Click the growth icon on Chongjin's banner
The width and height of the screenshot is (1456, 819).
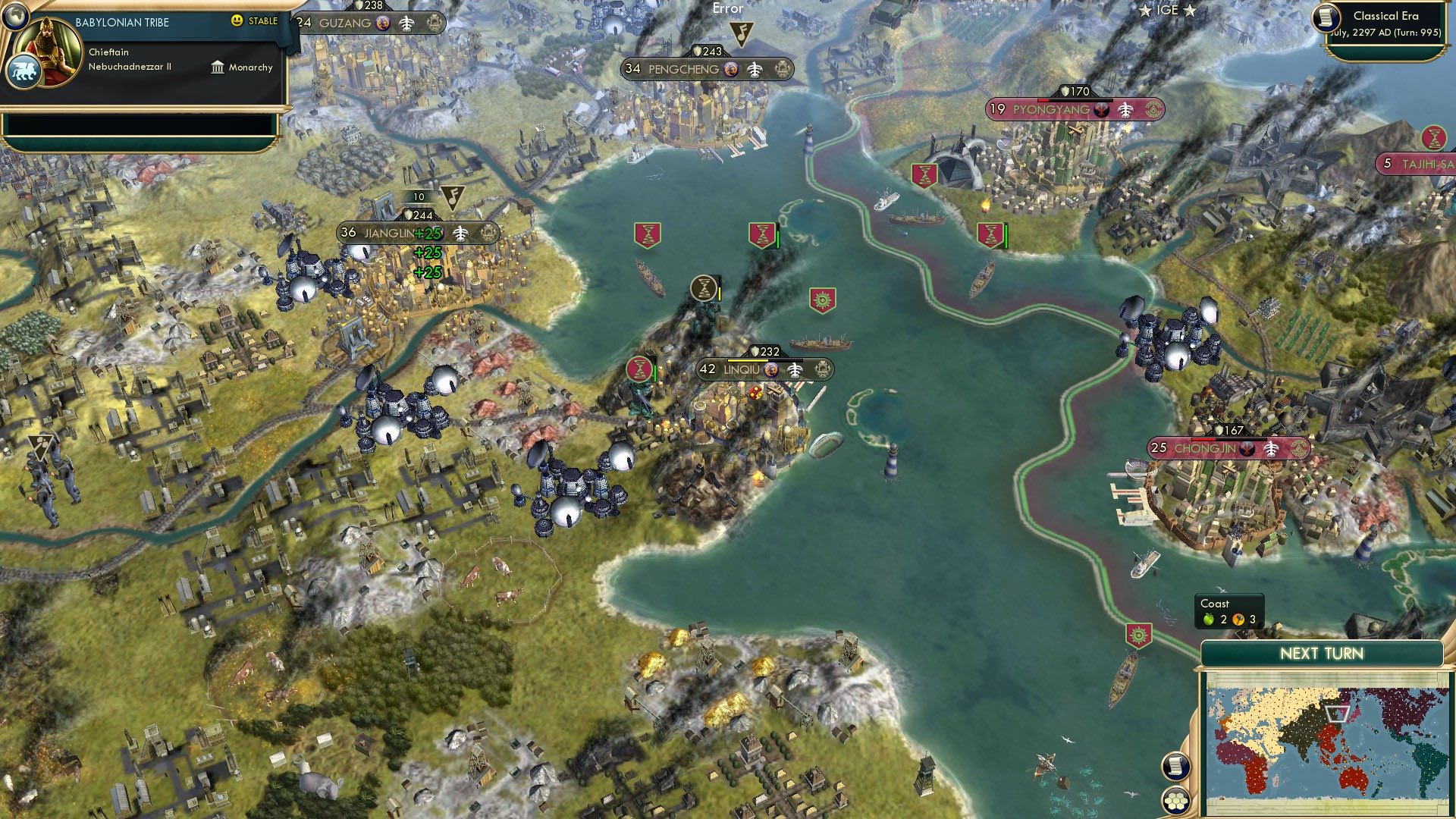1273,447
